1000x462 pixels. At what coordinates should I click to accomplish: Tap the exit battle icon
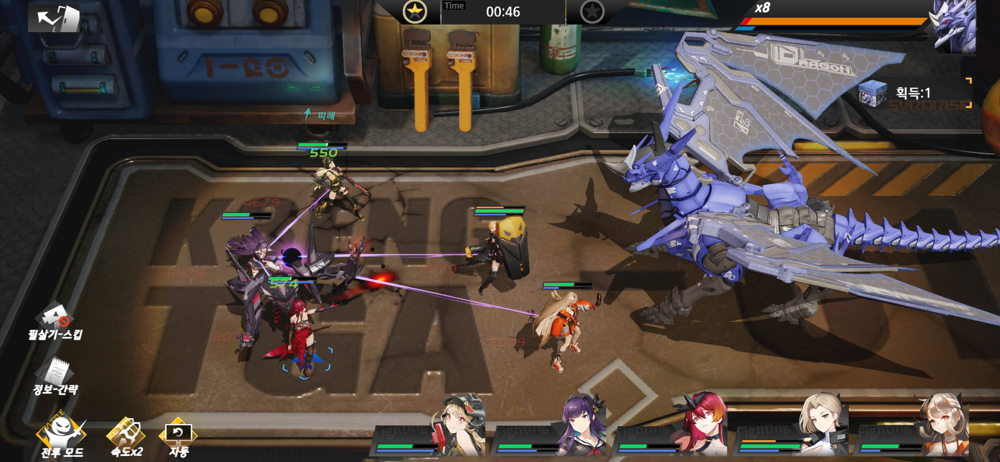[x=55, y=18]
